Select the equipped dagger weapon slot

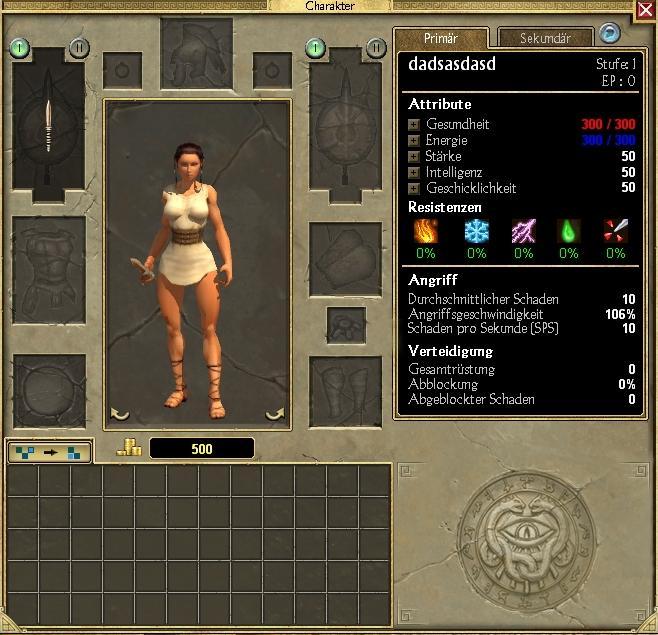coord(48,125)
